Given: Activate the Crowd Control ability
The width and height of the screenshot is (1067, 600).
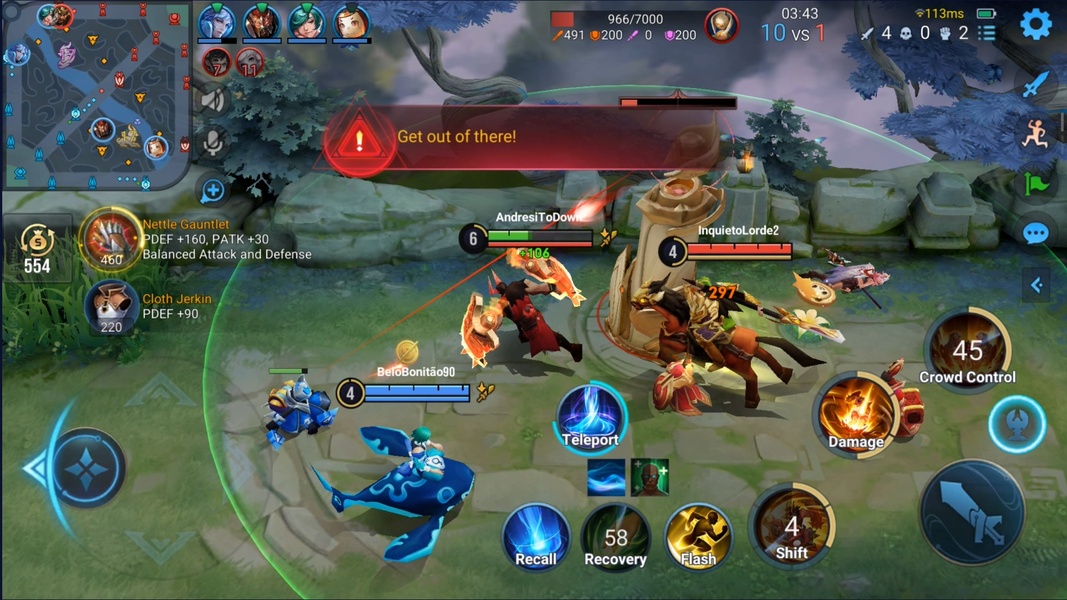Looking at the screenshot, I should pyautogui.click(x=967, y=352).
